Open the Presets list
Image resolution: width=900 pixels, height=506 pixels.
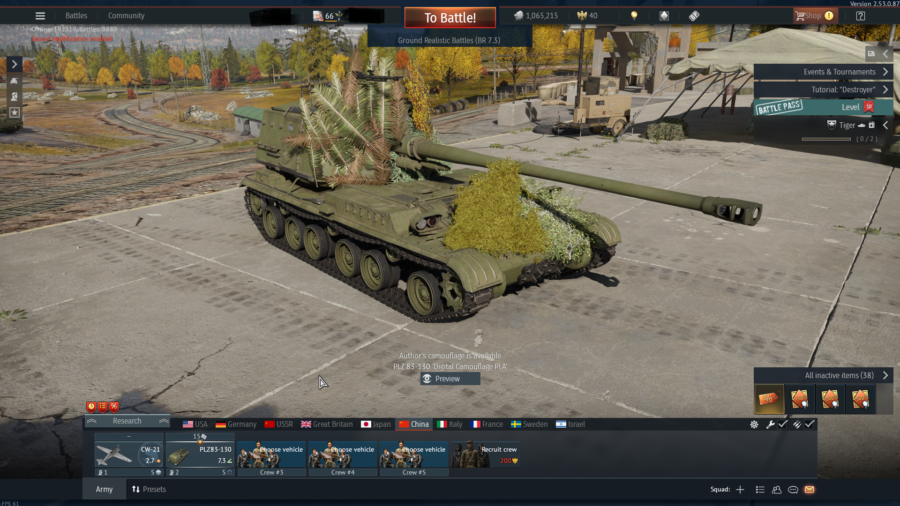(149, 489)
